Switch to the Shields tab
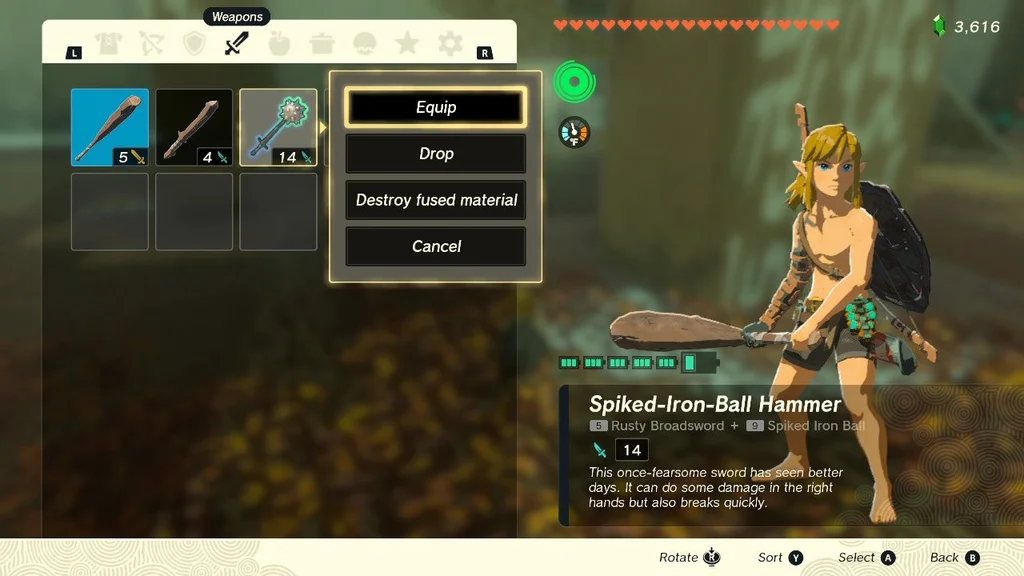1024x576 pixels. (x=194, y=44)
